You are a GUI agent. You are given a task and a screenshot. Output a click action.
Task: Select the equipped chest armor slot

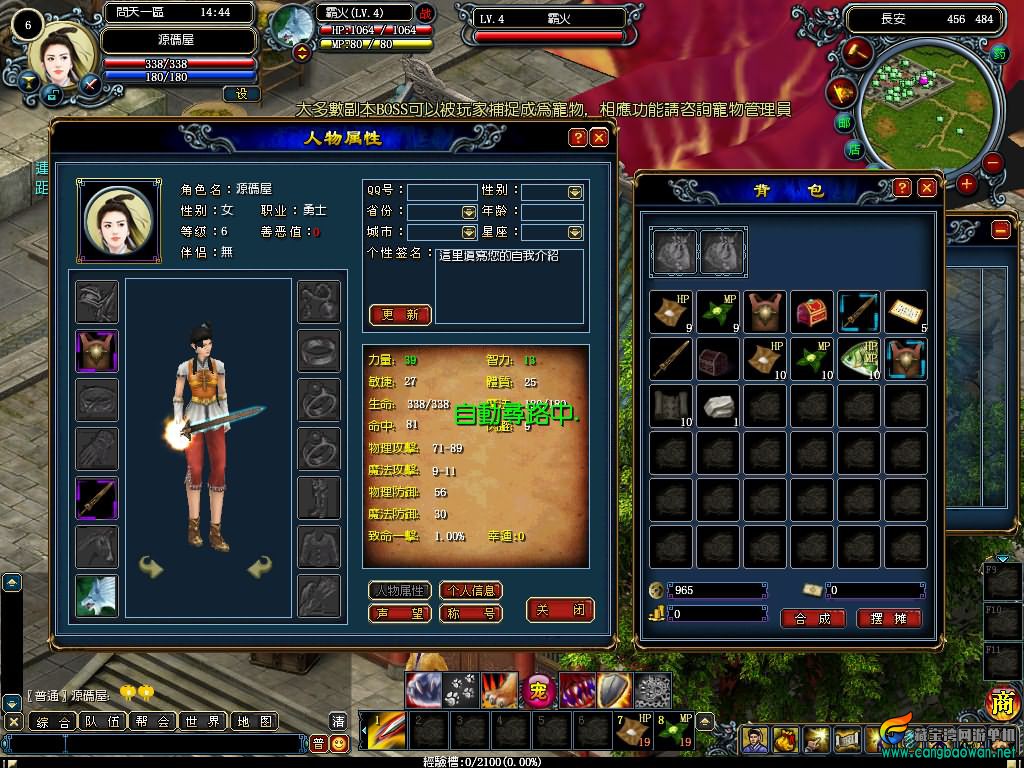(97, 351)
